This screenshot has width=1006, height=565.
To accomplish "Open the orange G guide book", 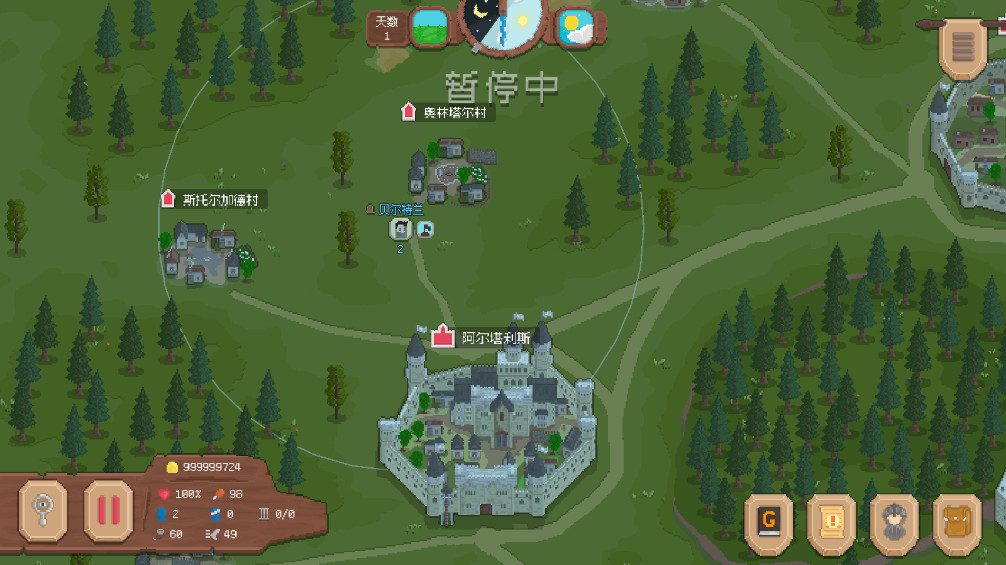I will point(769,520).
